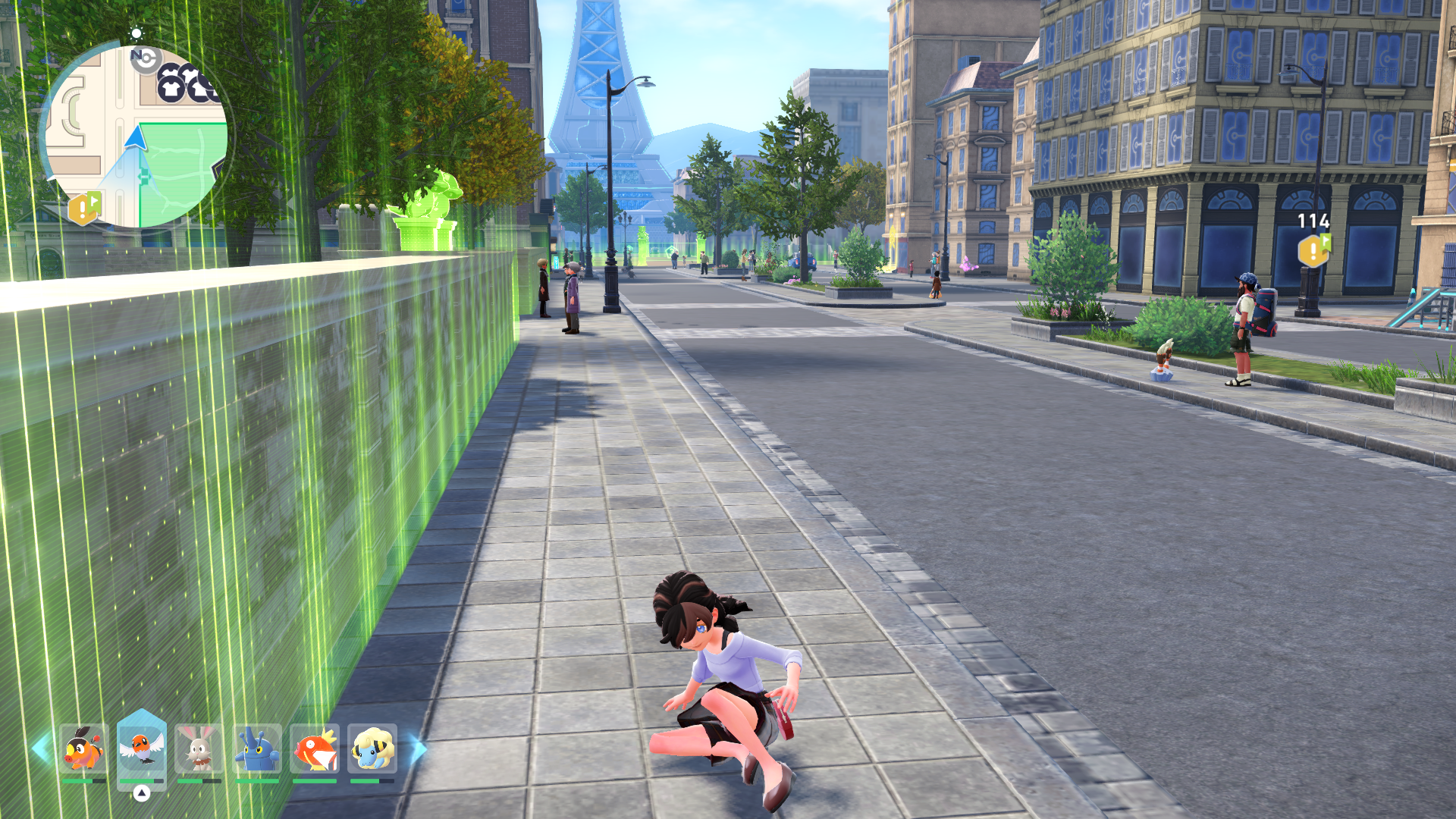Pick Magikarp from the party bar
1456x819 pixels.
coord(315,748)
